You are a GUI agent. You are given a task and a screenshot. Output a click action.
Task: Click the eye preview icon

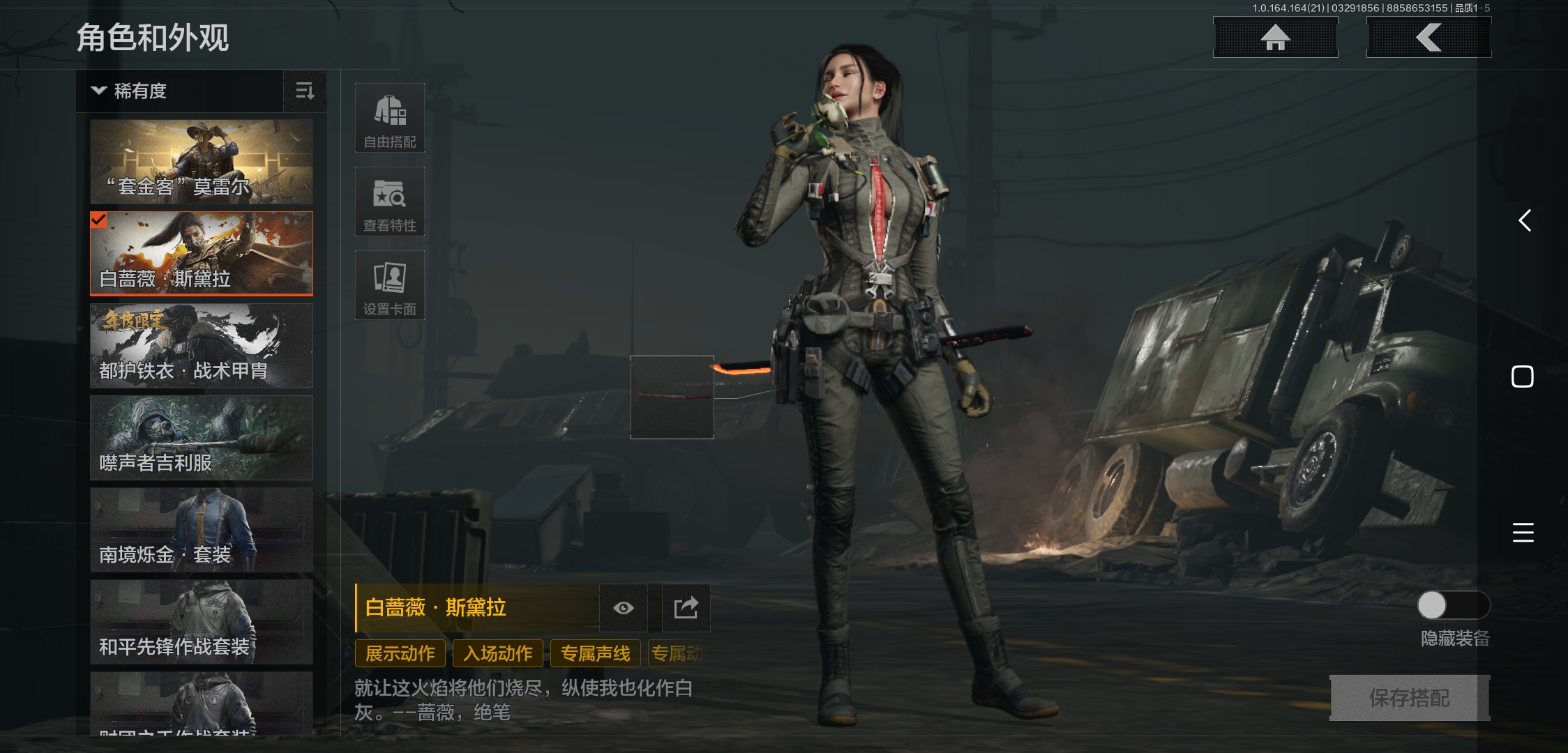point(624,608)
